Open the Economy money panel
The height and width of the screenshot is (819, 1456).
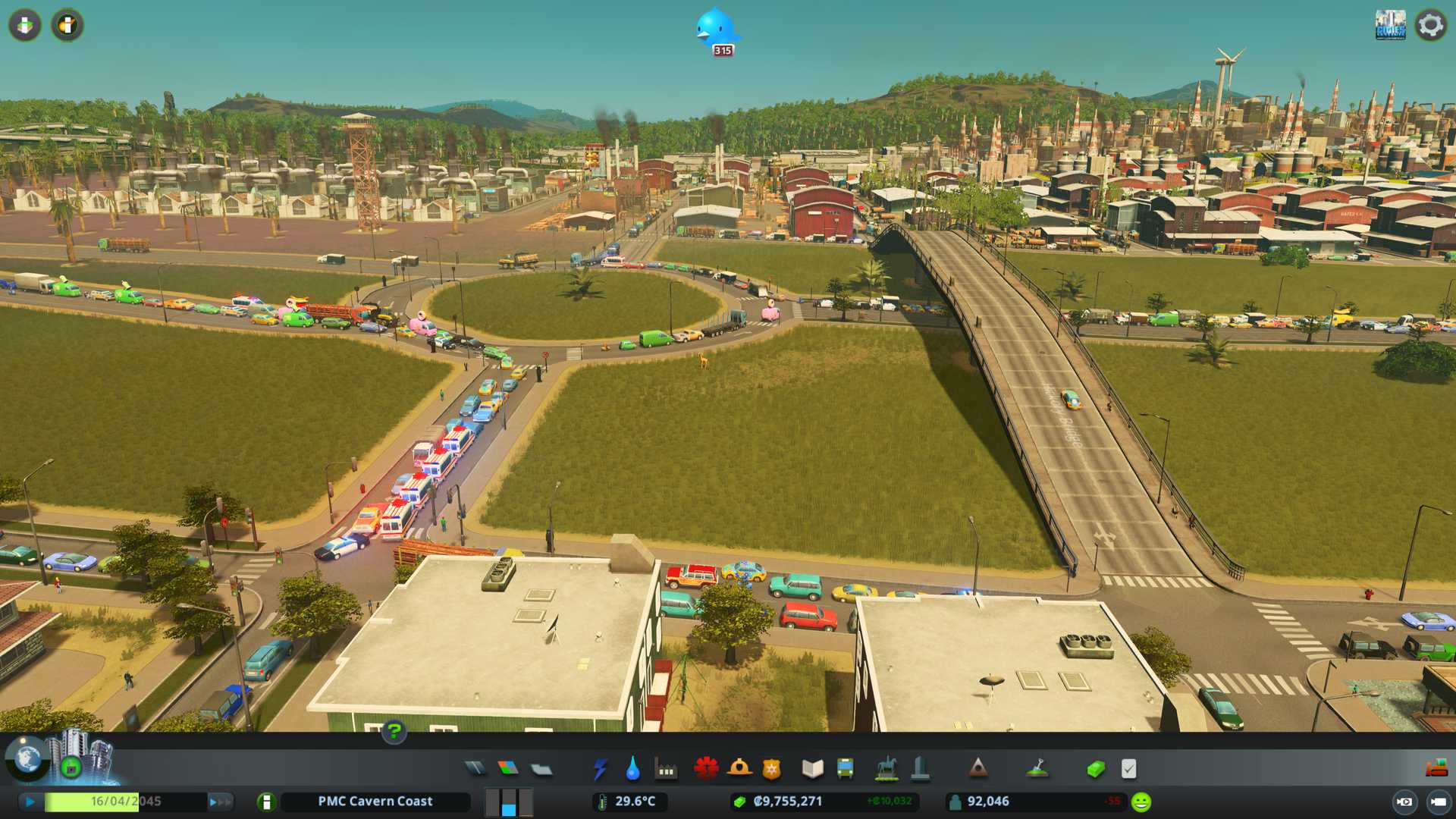pos(1095,769)
